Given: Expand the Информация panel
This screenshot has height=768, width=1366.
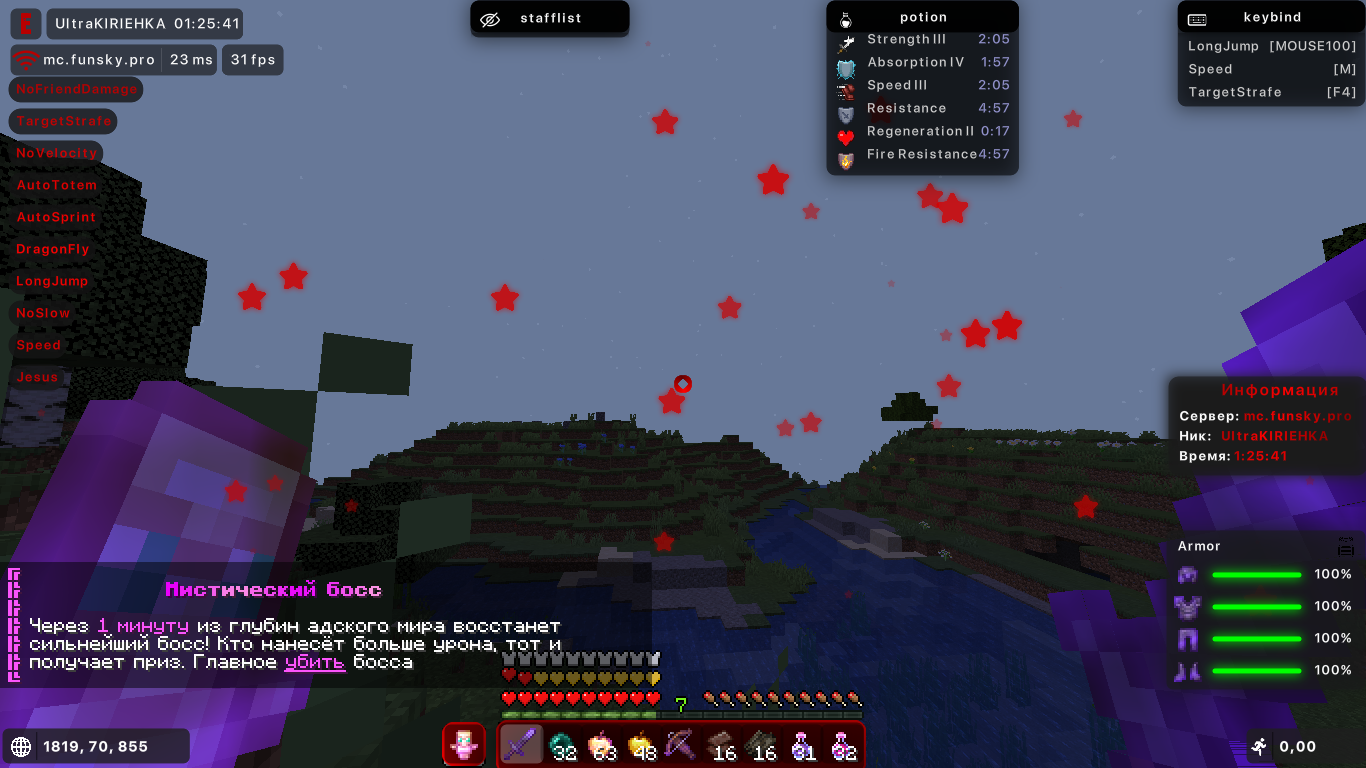Looking at the screenshot, I should (1282, 390).
